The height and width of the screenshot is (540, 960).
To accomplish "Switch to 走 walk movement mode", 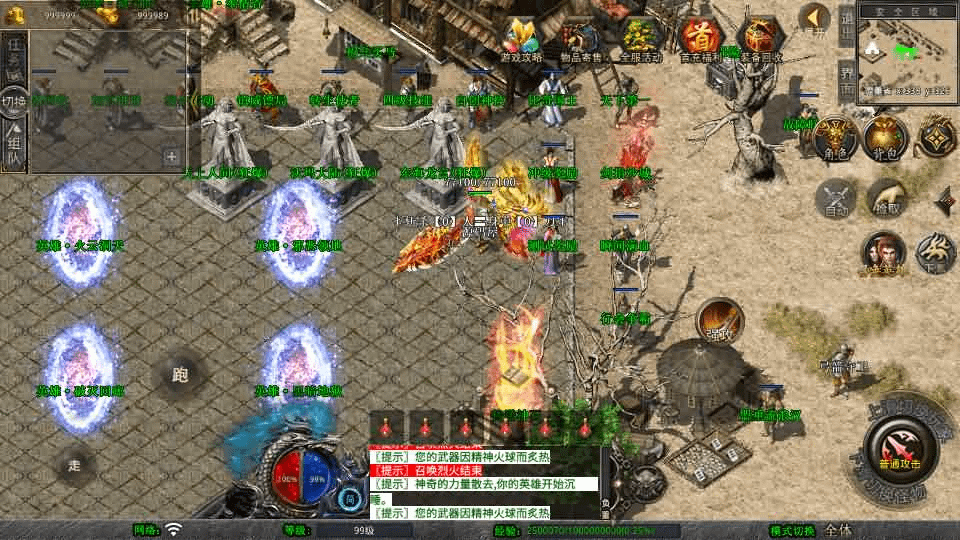I will coord(74,464).
